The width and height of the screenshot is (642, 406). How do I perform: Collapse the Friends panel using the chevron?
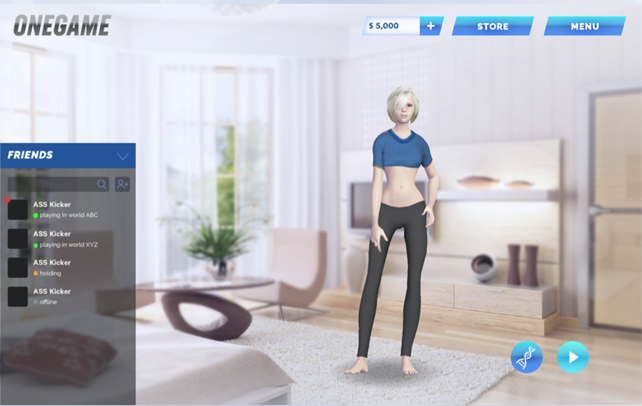point(123,156)
